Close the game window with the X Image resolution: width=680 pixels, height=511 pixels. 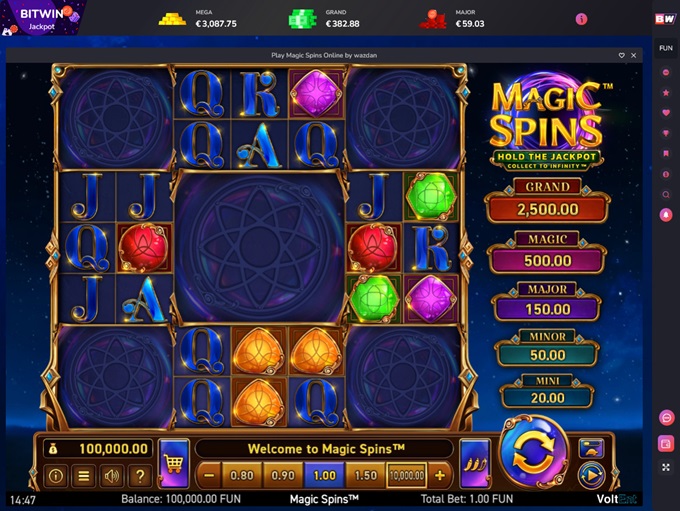tap(633, 55)
